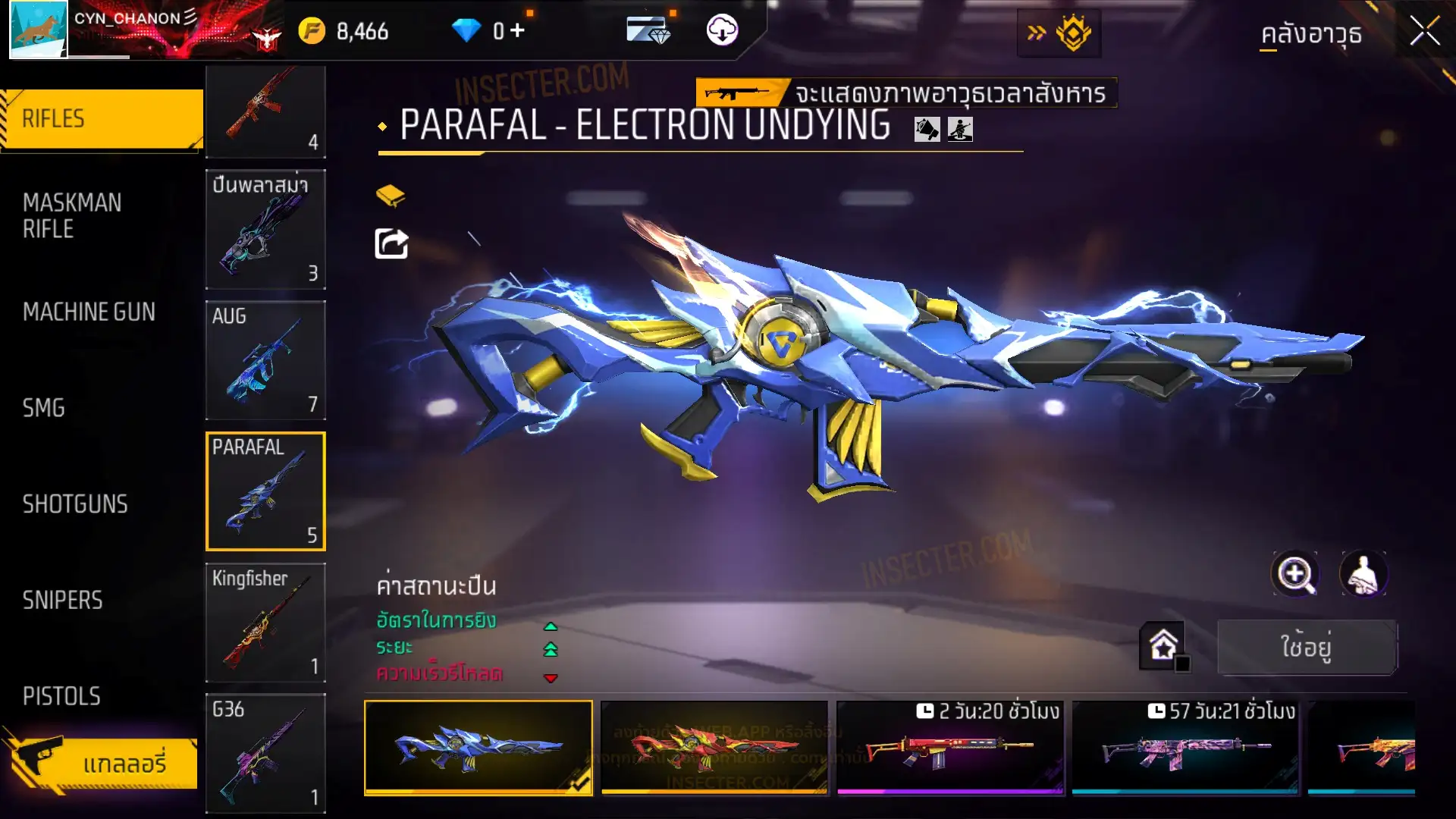Screen dimensions: 1456x819
Task: Click the share icon
Action: [x=391, y=244]
